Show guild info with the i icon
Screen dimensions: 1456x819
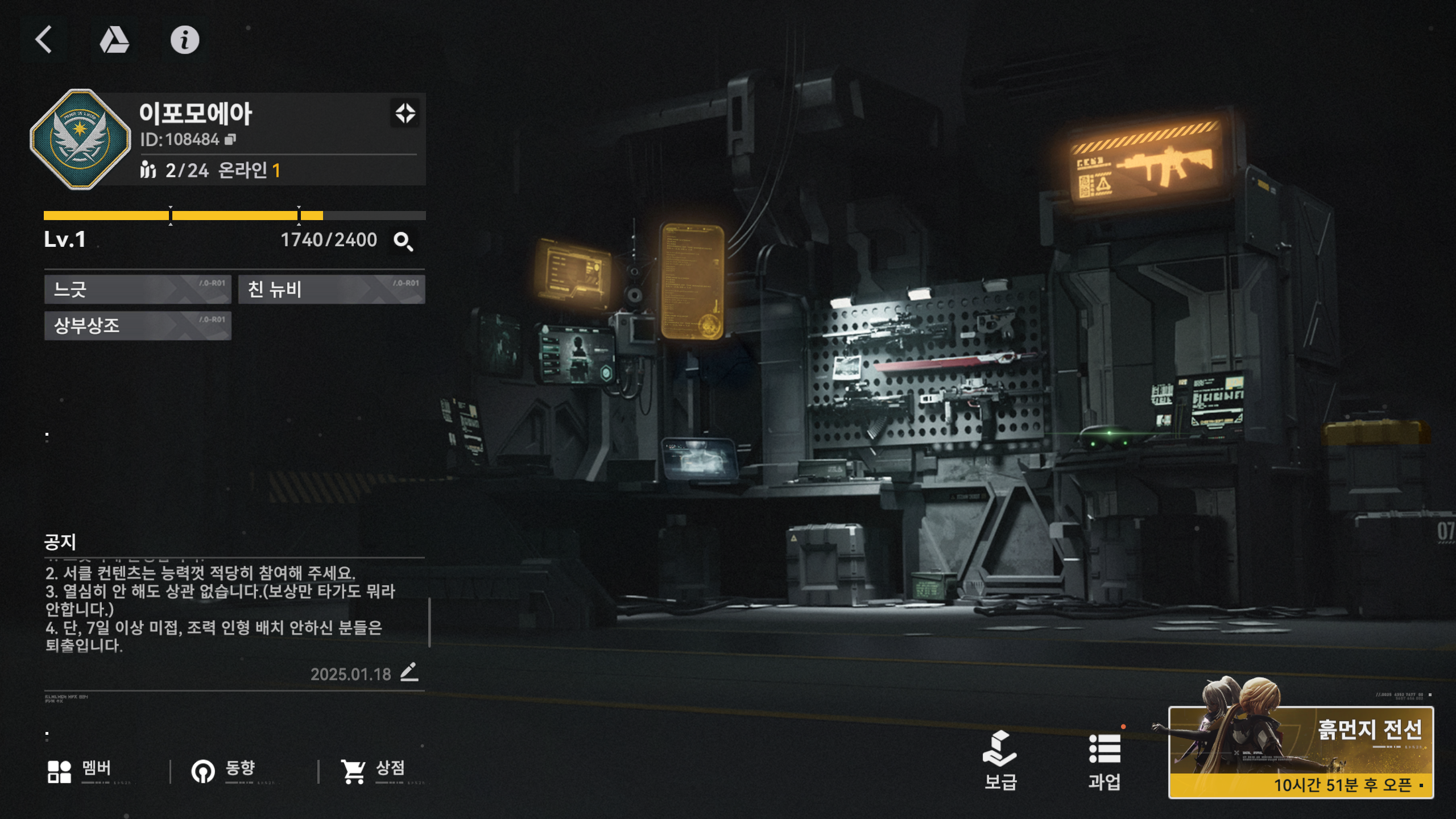click(x=185, y=40)
